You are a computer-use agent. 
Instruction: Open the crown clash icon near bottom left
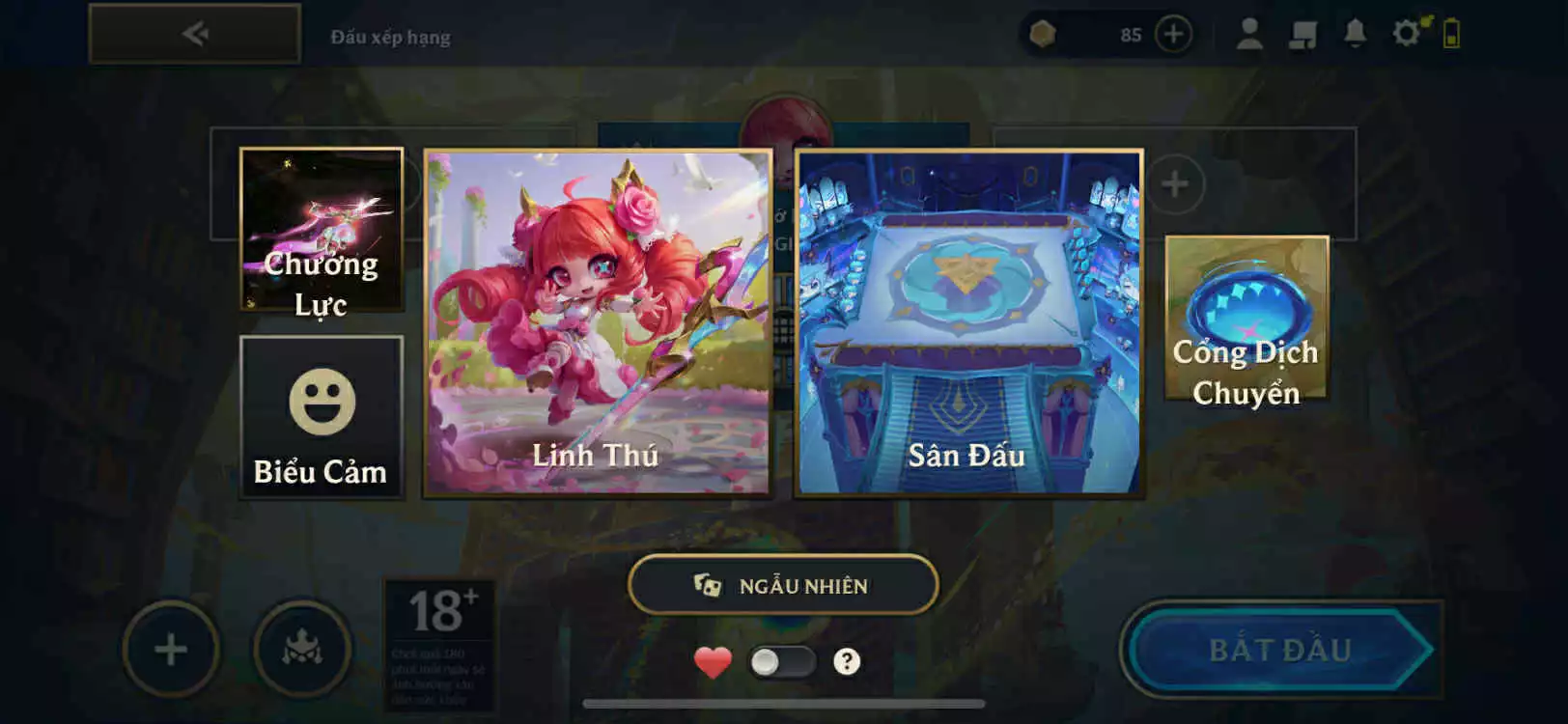(x=301, y=650)
